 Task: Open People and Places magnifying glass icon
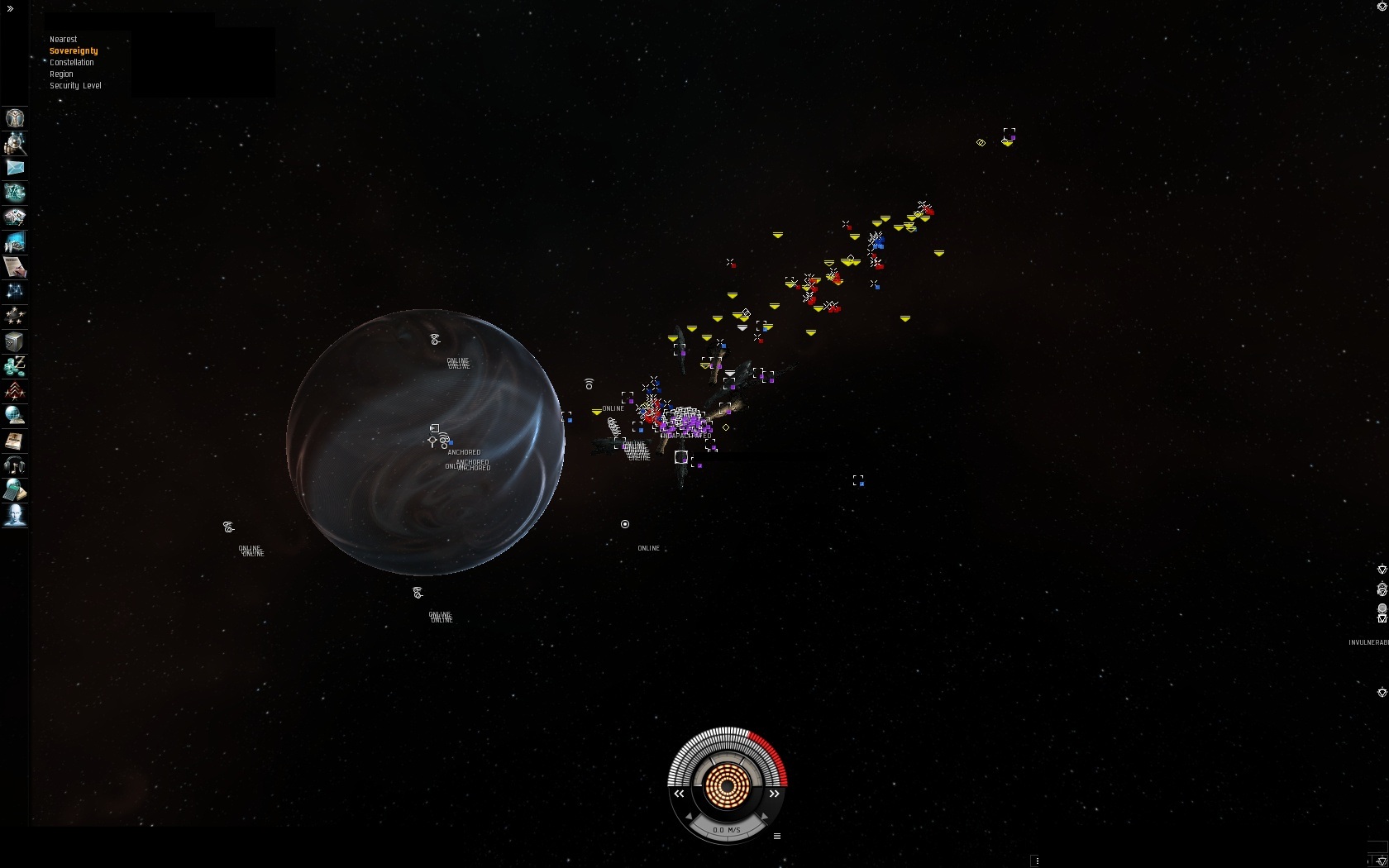pyautogui.click(x=15, y=143)
